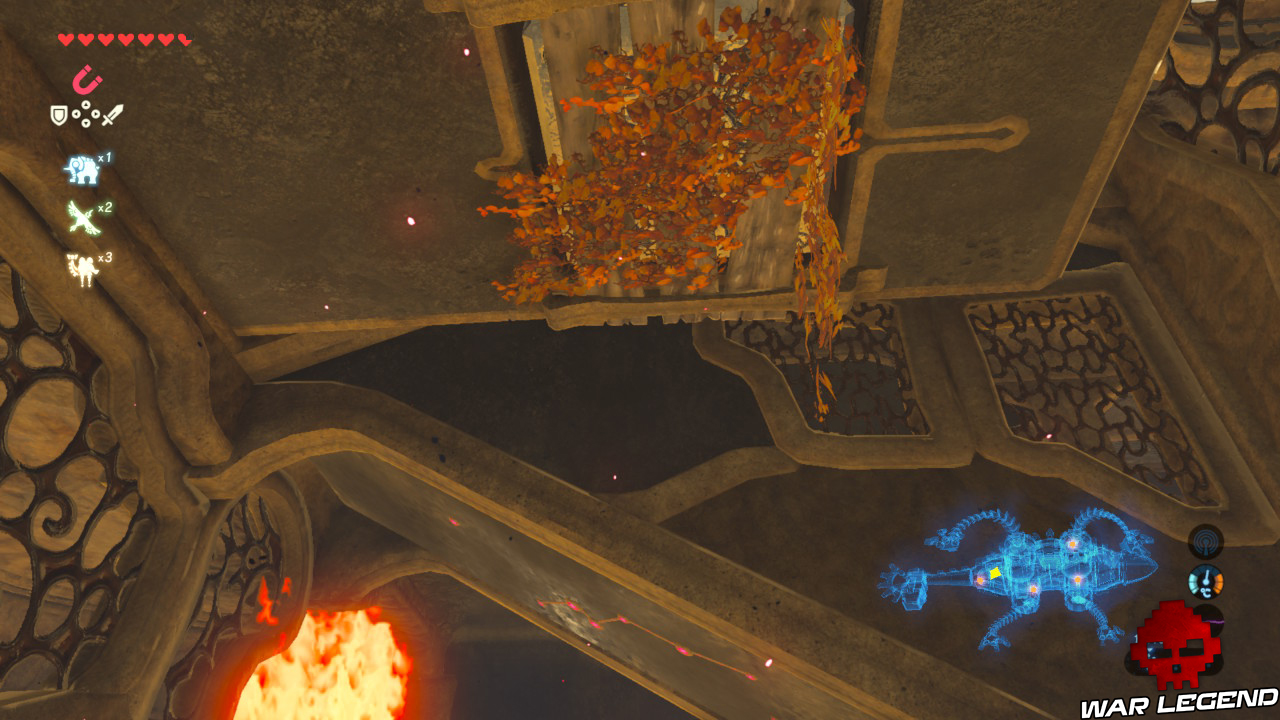Click the shield durability icon

[x=58, y=113]
